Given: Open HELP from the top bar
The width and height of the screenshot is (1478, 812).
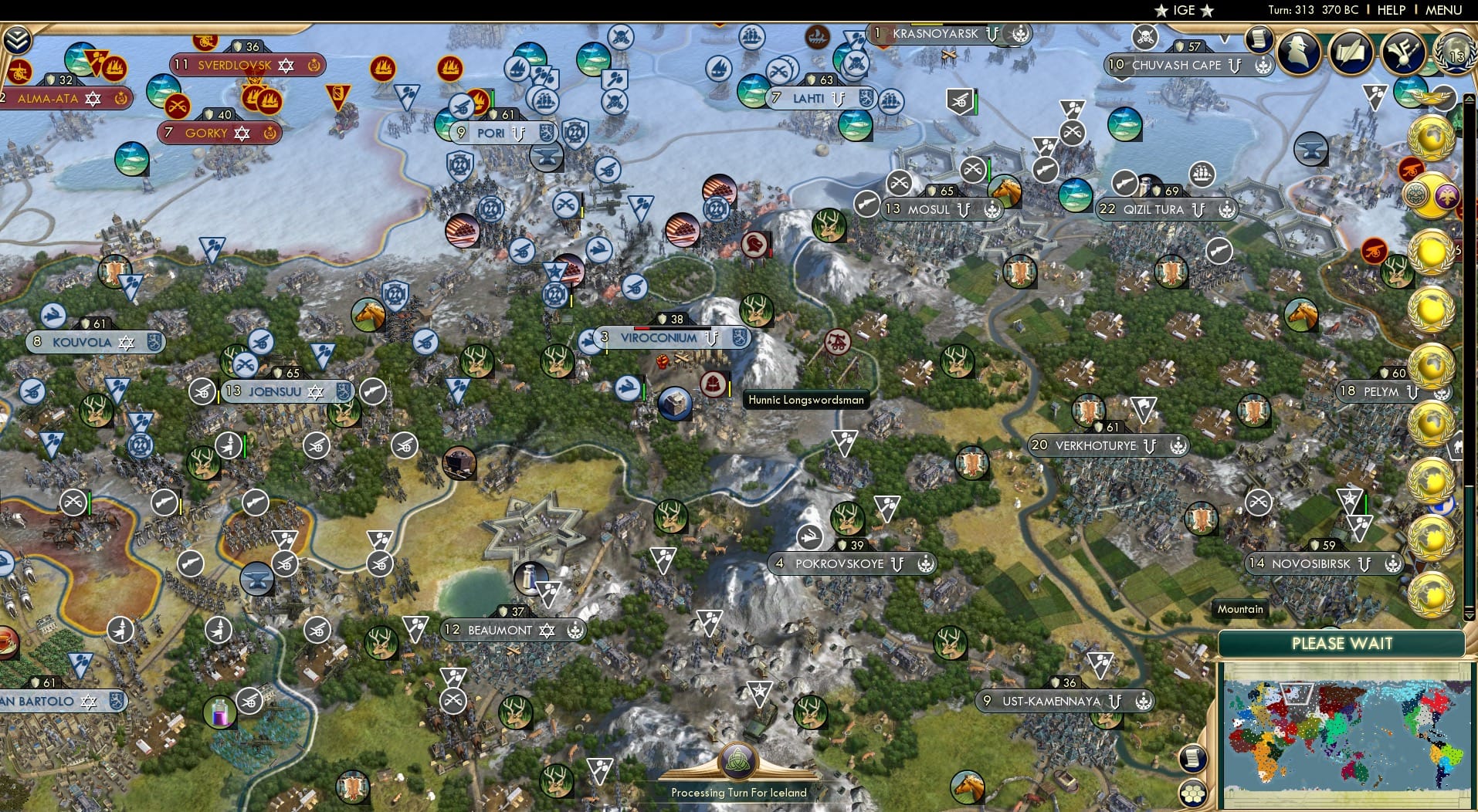Looking at the screenshot, I should [1391, 10].
